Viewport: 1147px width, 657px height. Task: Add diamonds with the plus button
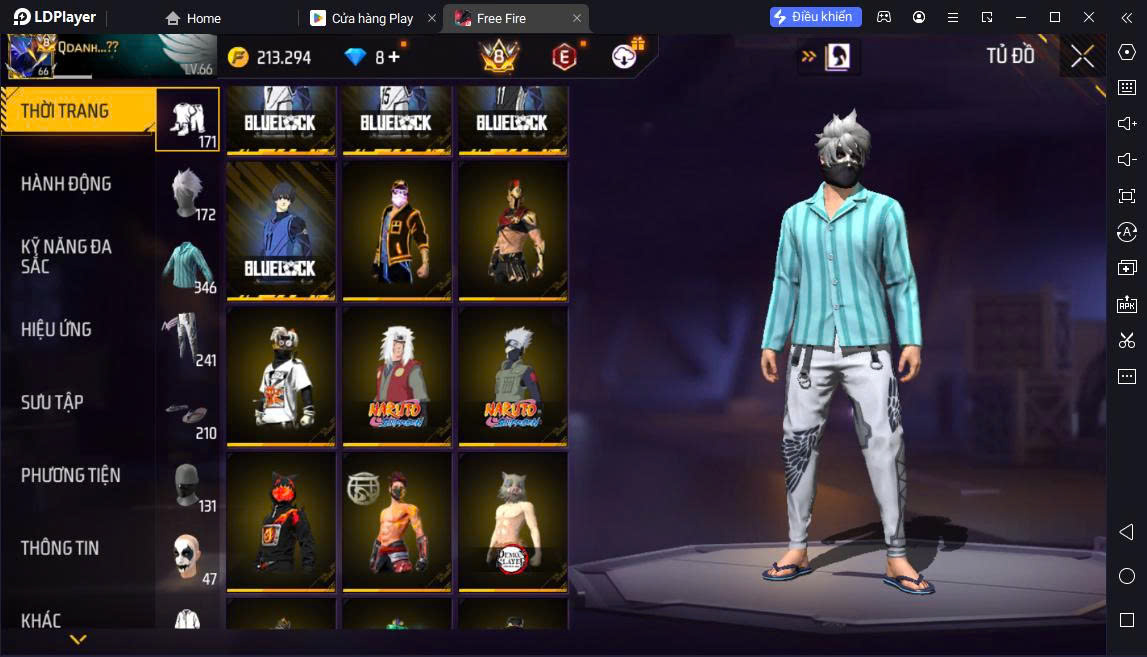click(x=394, y=57)
